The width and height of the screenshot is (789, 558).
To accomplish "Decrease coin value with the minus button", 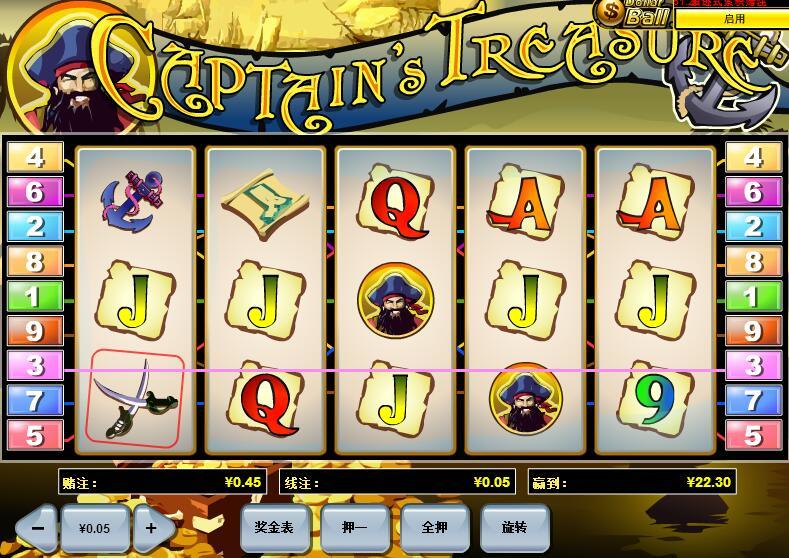I will point(38,526).
